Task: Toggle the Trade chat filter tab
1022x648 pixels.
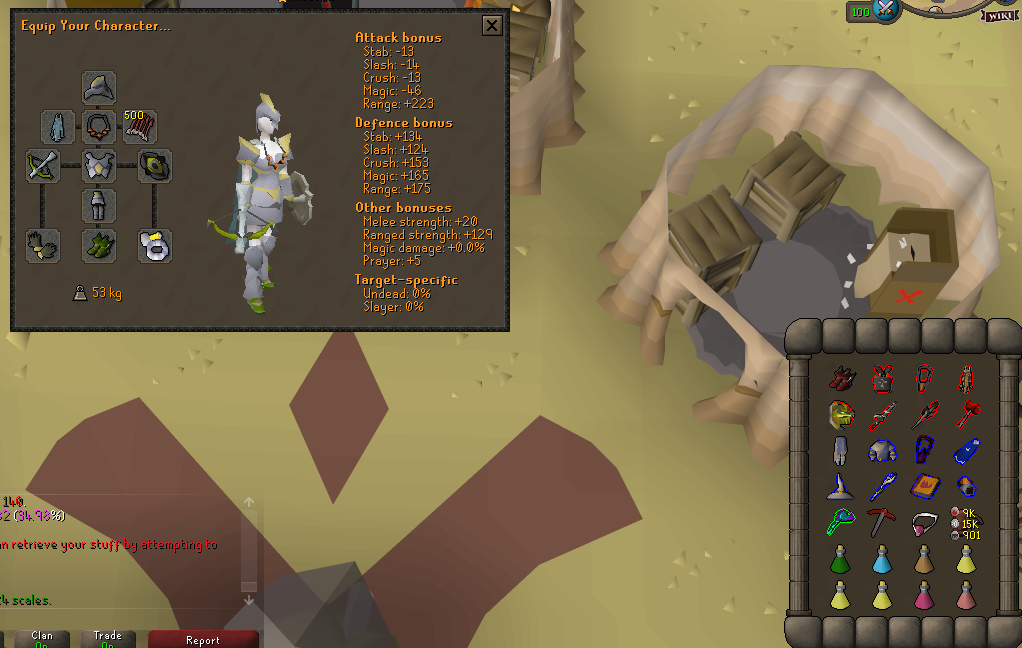Action: coord(108,639)
